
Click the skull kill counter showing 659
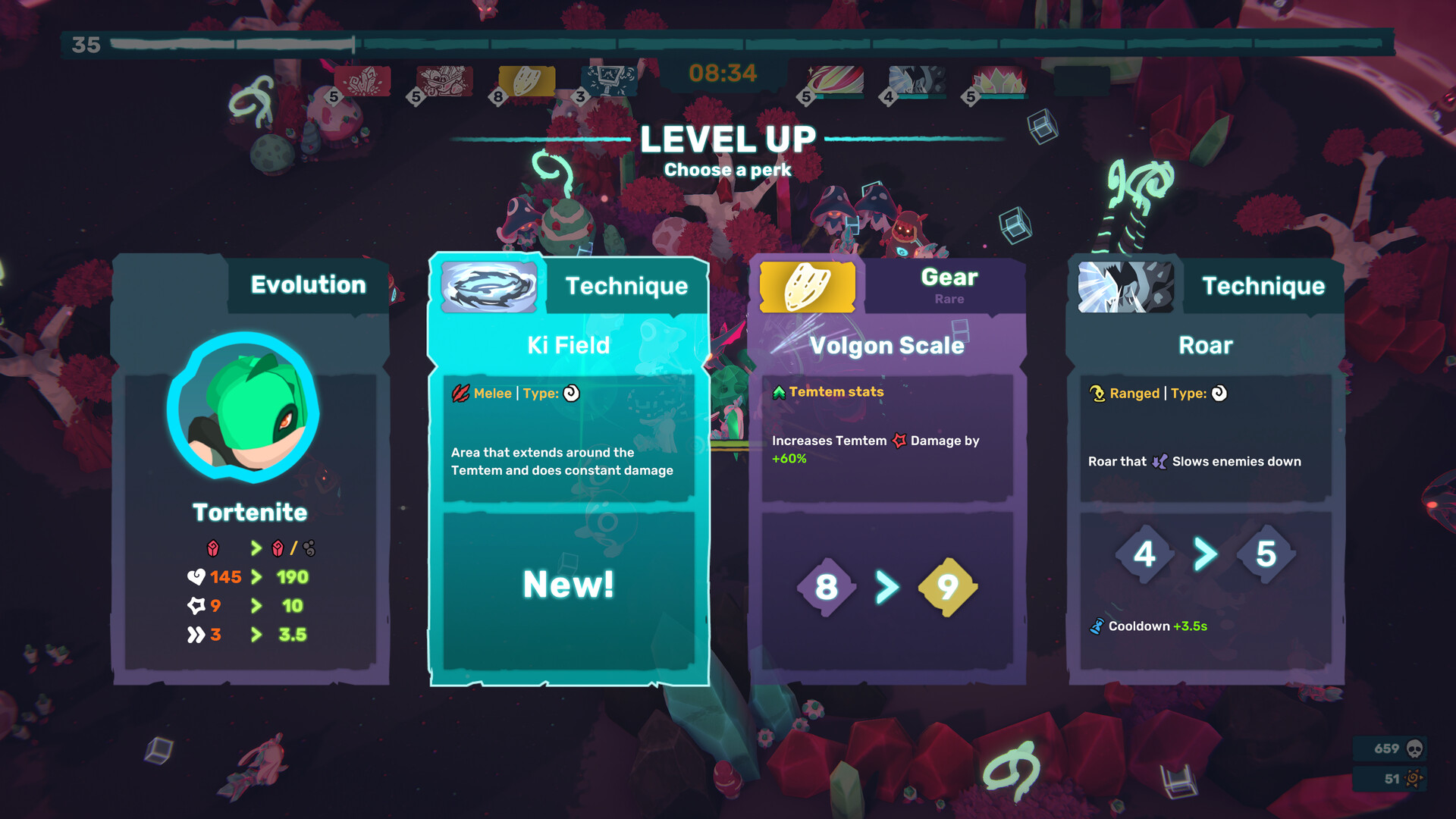1389,748
